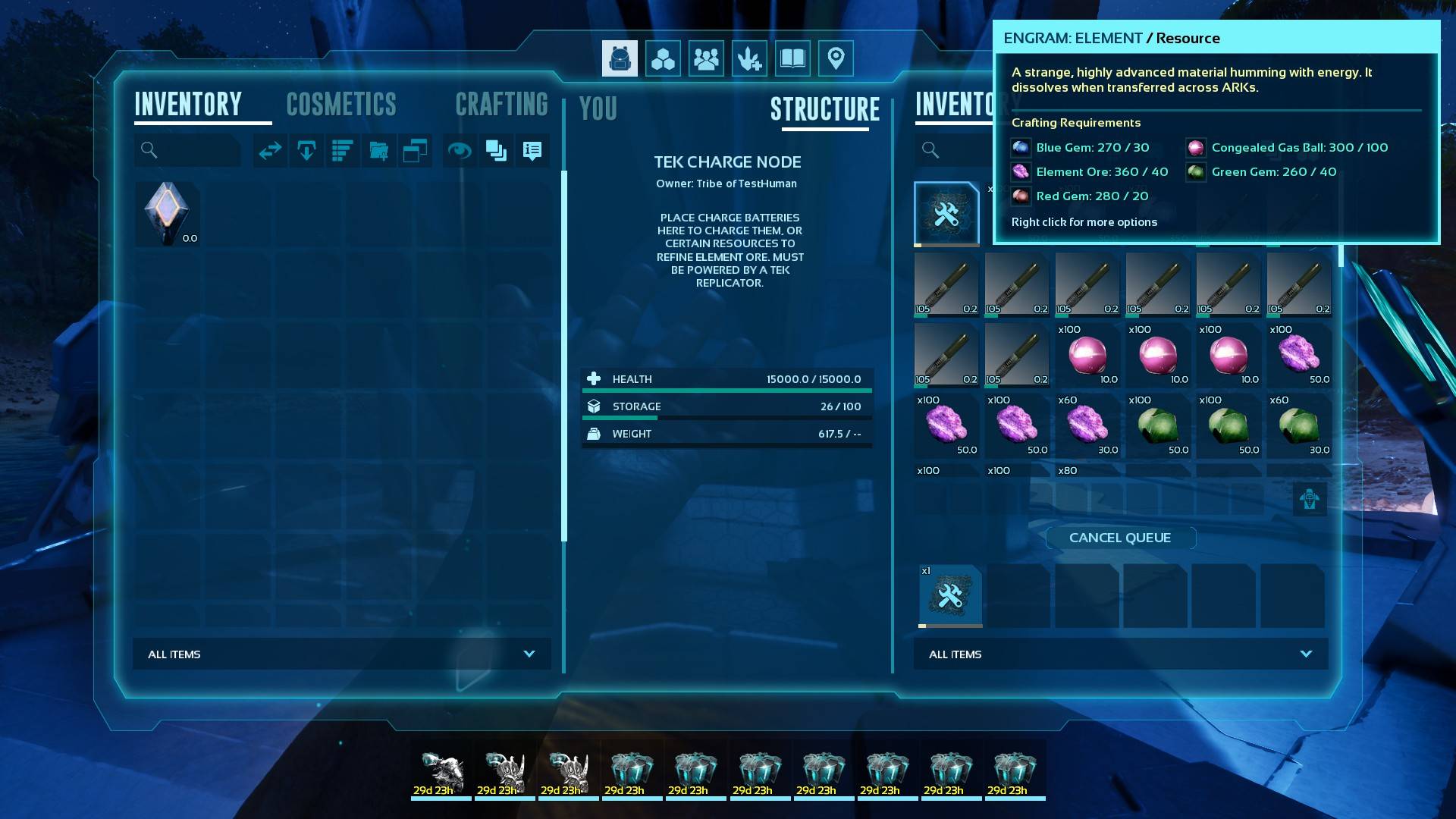Select the You panel tab
The width and height of the screenshot is (1456, 819).
pos(598,109)
